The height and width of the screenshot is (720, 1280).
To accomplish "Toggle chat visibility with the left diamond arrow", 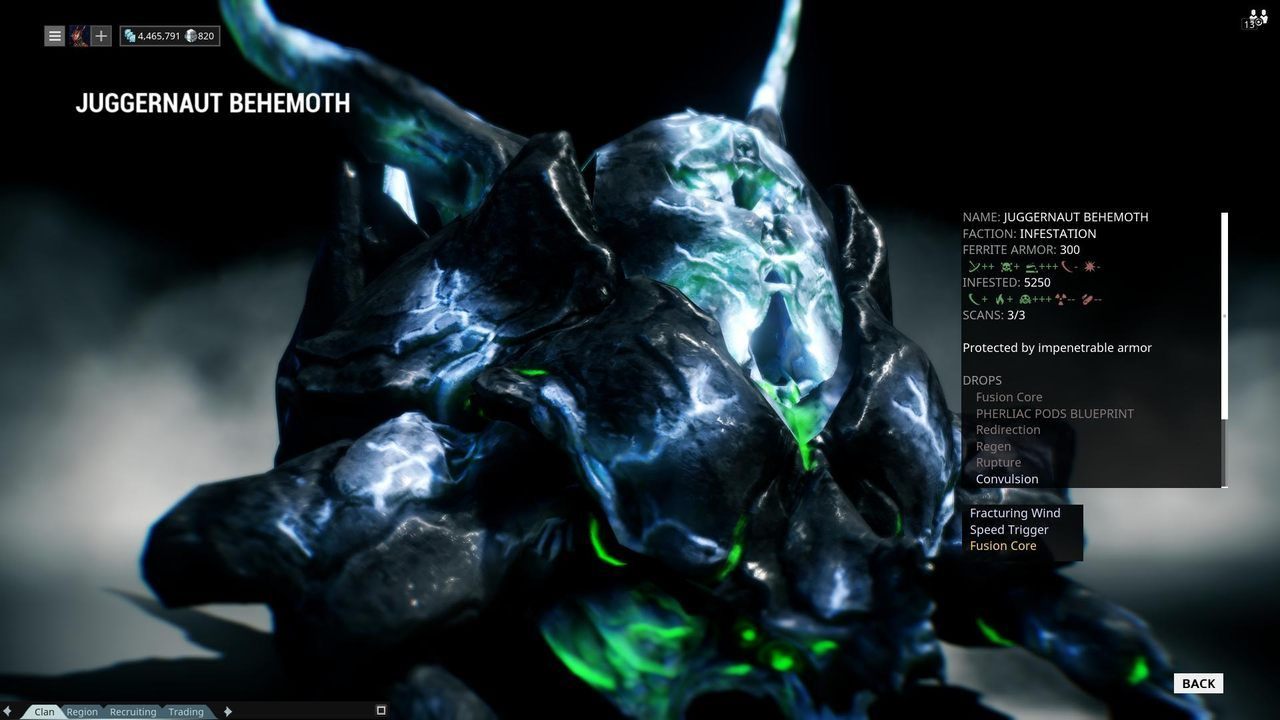I will click(8, 711).
